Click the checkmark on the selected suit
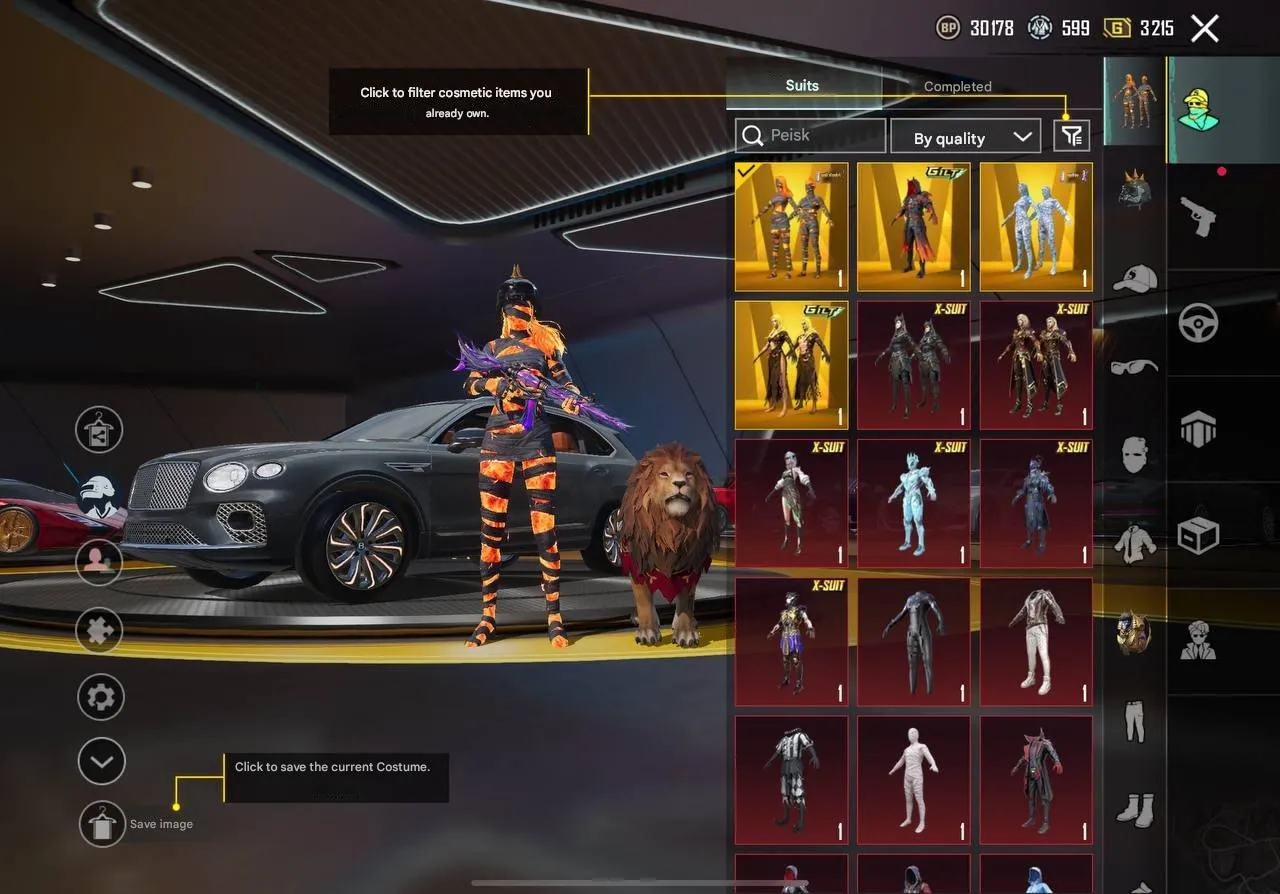Viewport: 1280px width, 894px height. pyautogui.click(x=745, y=170)
